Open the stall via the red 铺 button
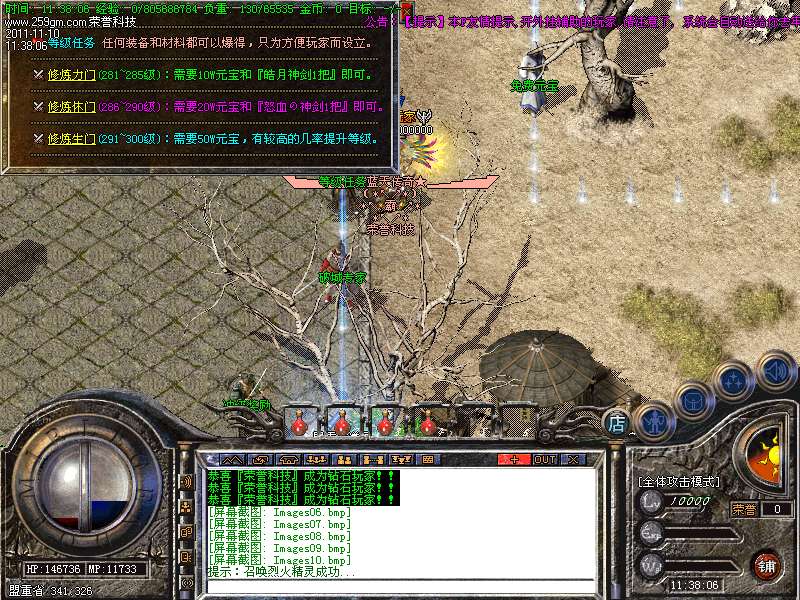The height and width of the screenshot is (600, 800). coord(766,566)
